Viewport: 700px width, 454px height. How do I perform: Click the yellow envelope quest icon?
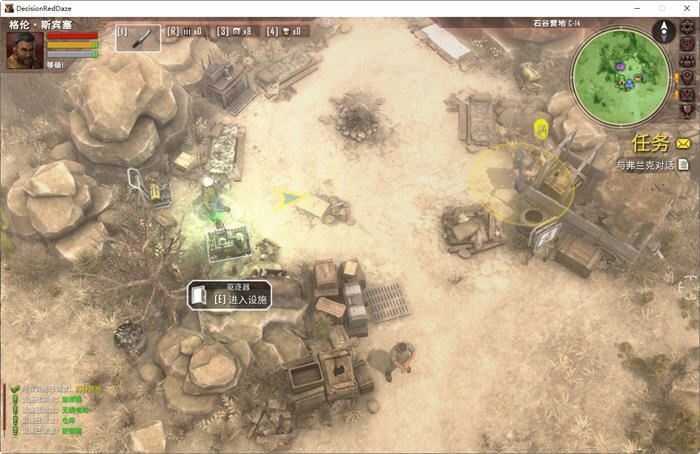point(683,145)
